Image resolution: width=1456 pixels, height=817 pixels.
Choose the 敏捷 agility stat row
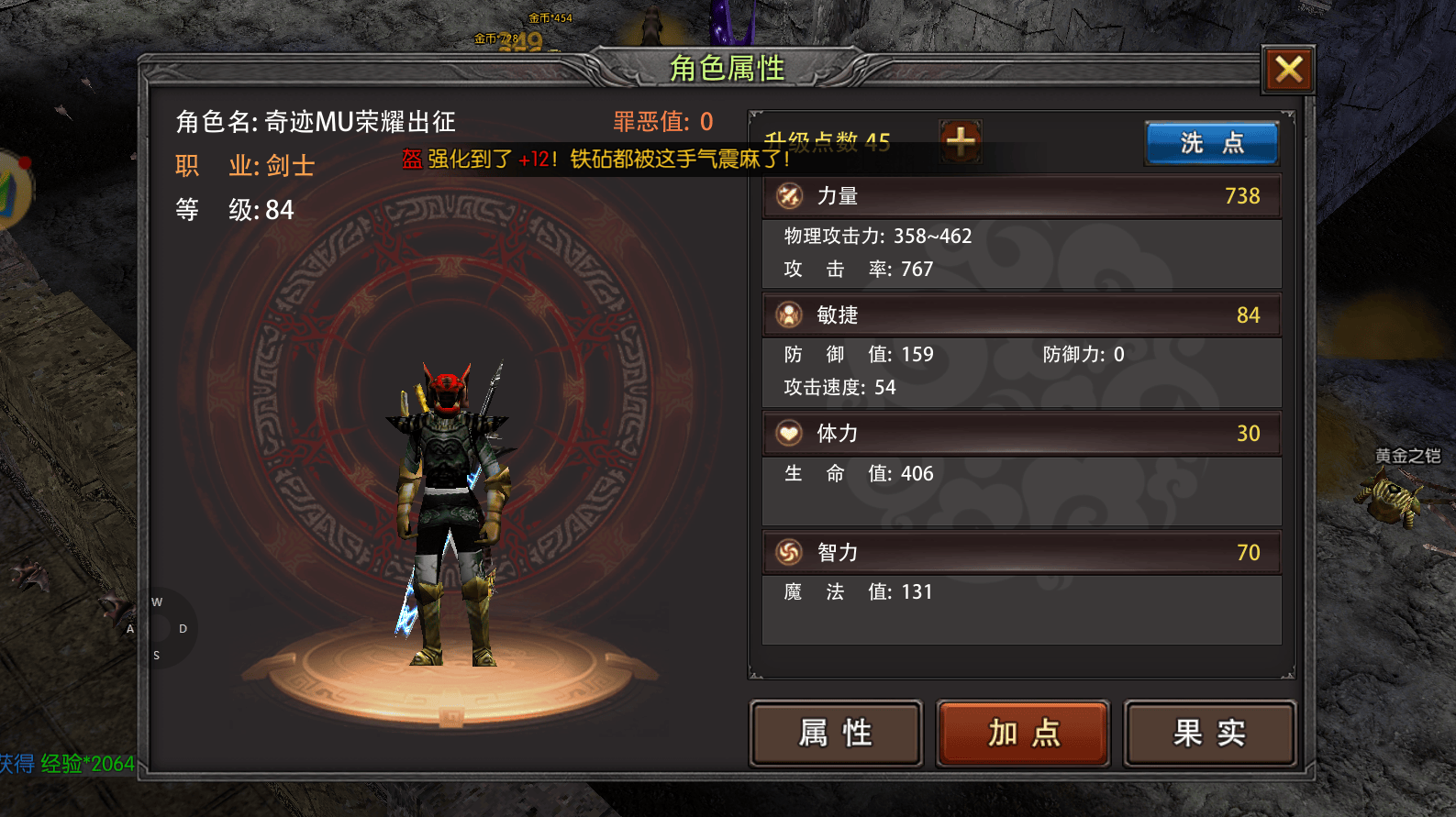[1021, 315]
